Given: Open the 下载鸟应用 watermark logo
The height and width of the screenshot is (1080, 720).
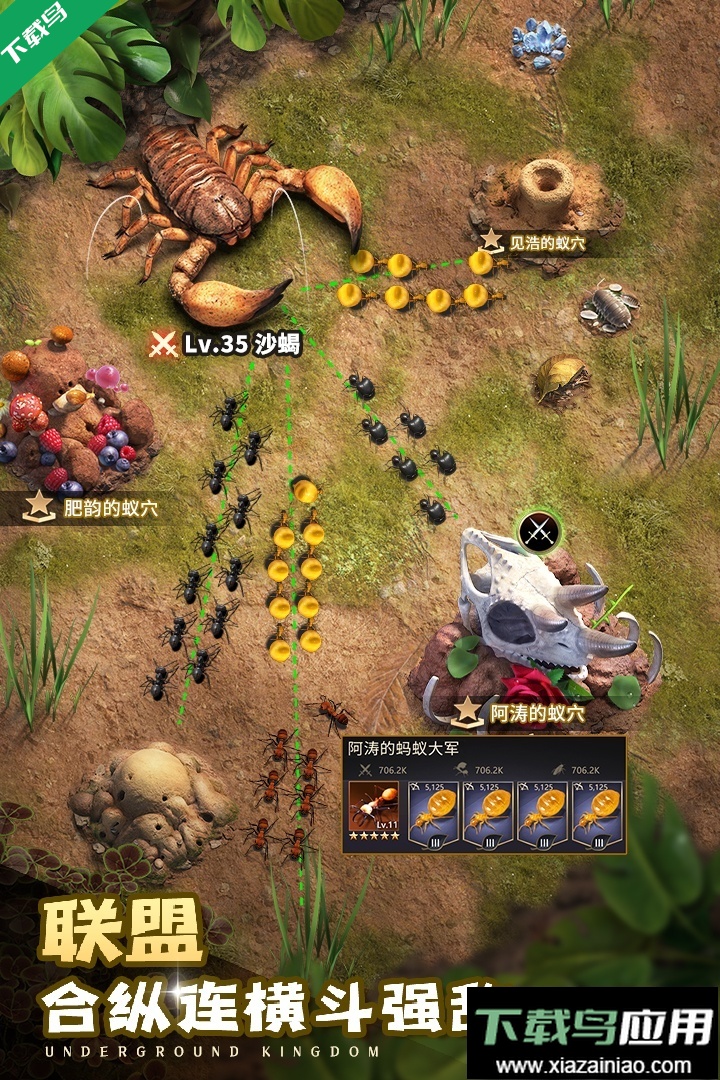Looking at the screenshot, I should click(595, 1031).
